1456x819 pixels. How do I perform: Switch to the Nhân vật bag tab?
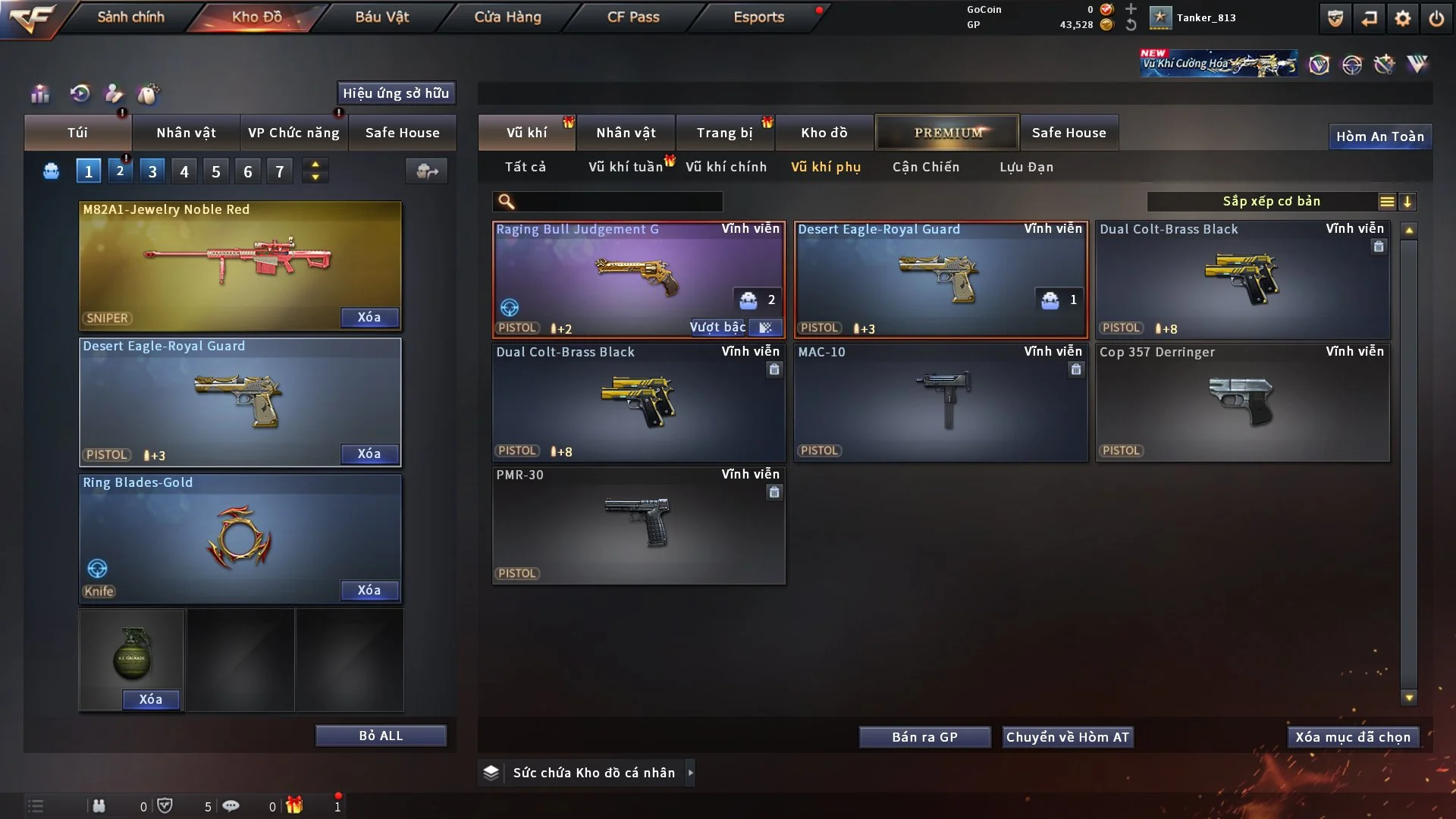(186, 133)
